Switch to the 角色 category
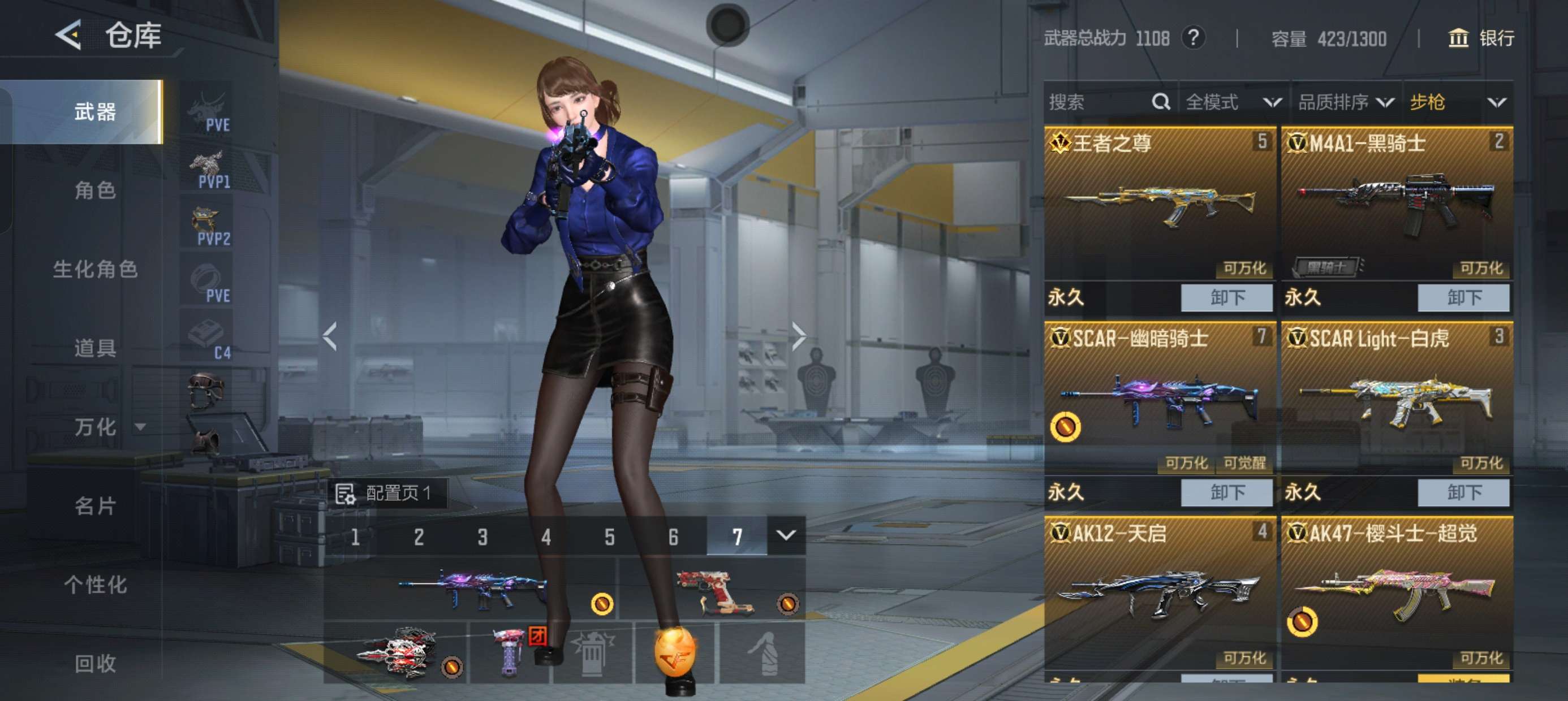1568x701 pixels. 95,191
